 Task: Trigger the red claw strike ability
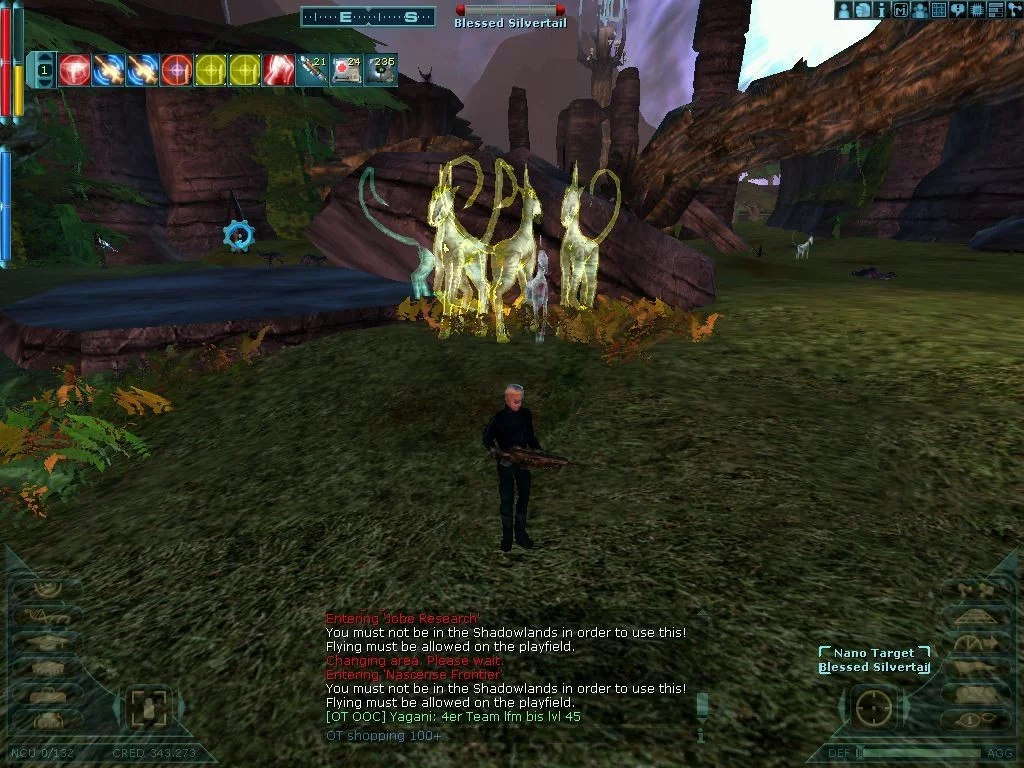click(279, 70)
